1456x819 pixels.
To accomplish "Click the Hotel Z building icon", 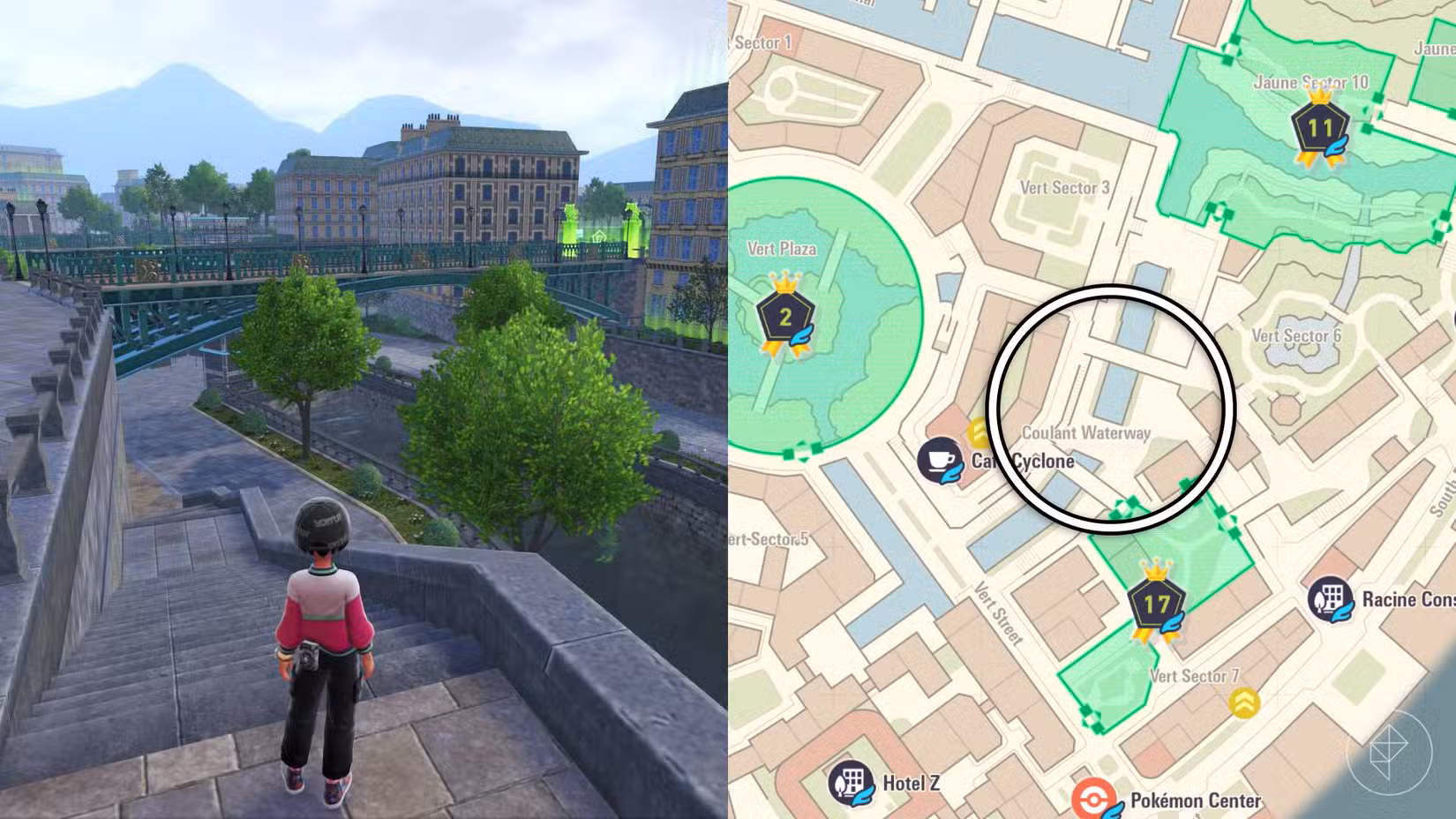I will pyautogui.click(x=851, y=782).
